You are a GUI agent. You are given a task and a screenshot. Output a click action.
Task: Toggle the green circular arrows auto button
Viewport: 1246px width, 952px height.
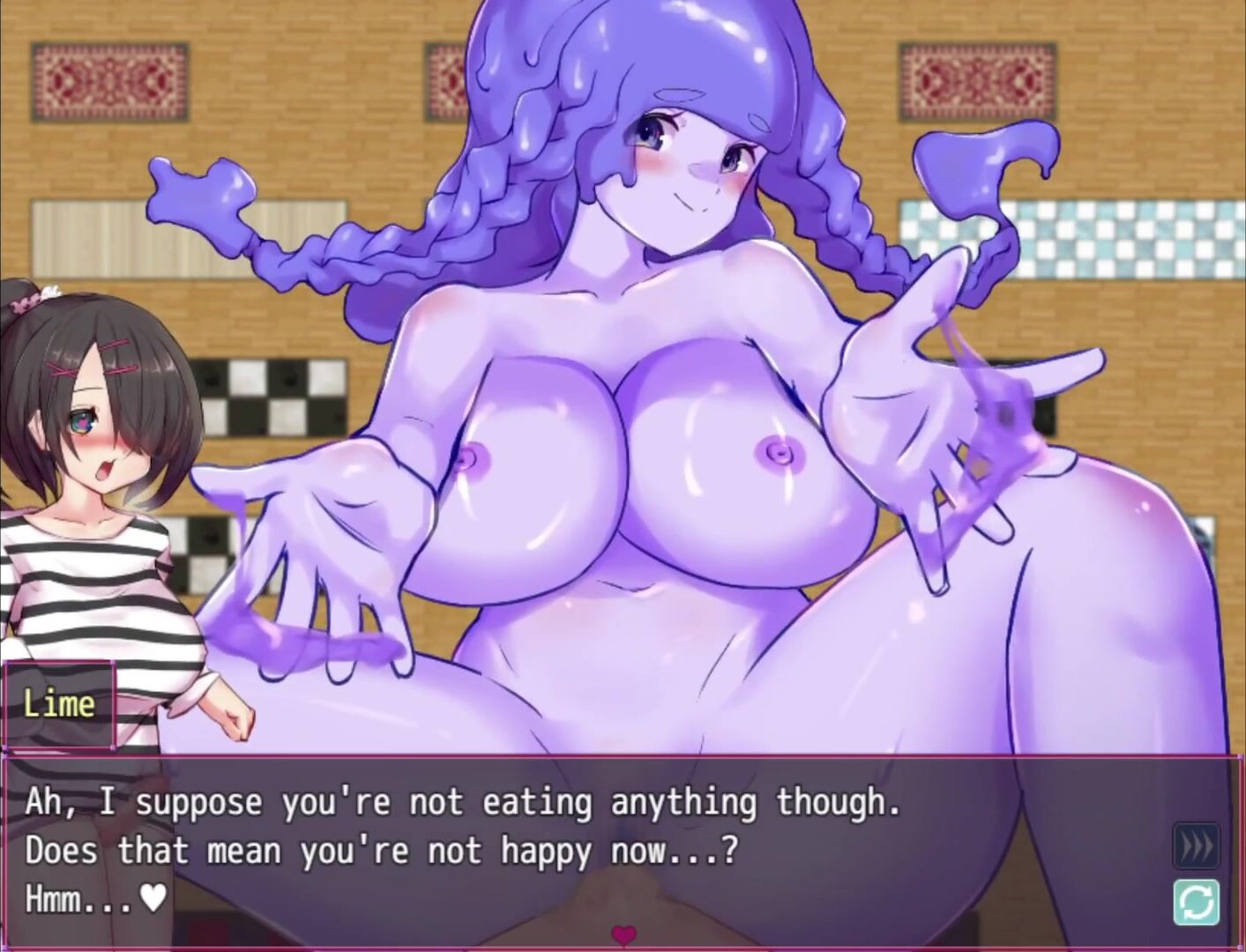tap(1197, 901)
